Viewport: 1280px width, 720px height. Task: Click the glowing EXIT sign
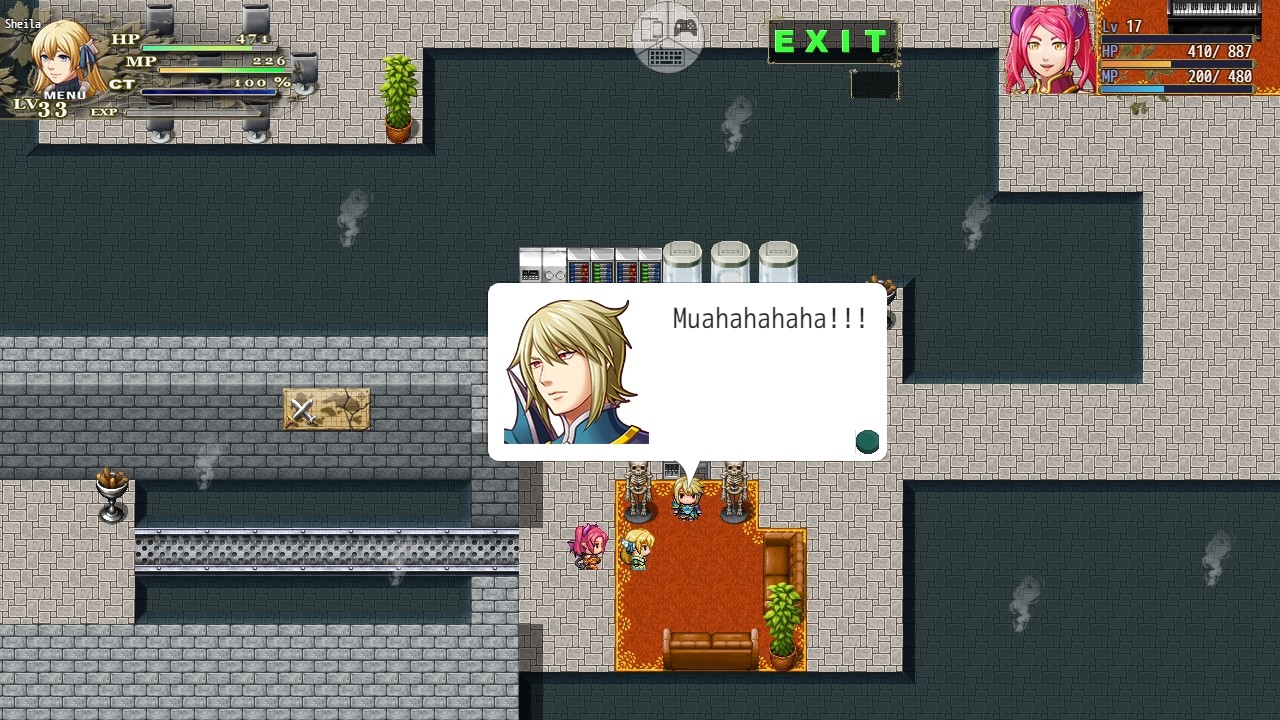[x=833, y=42]
